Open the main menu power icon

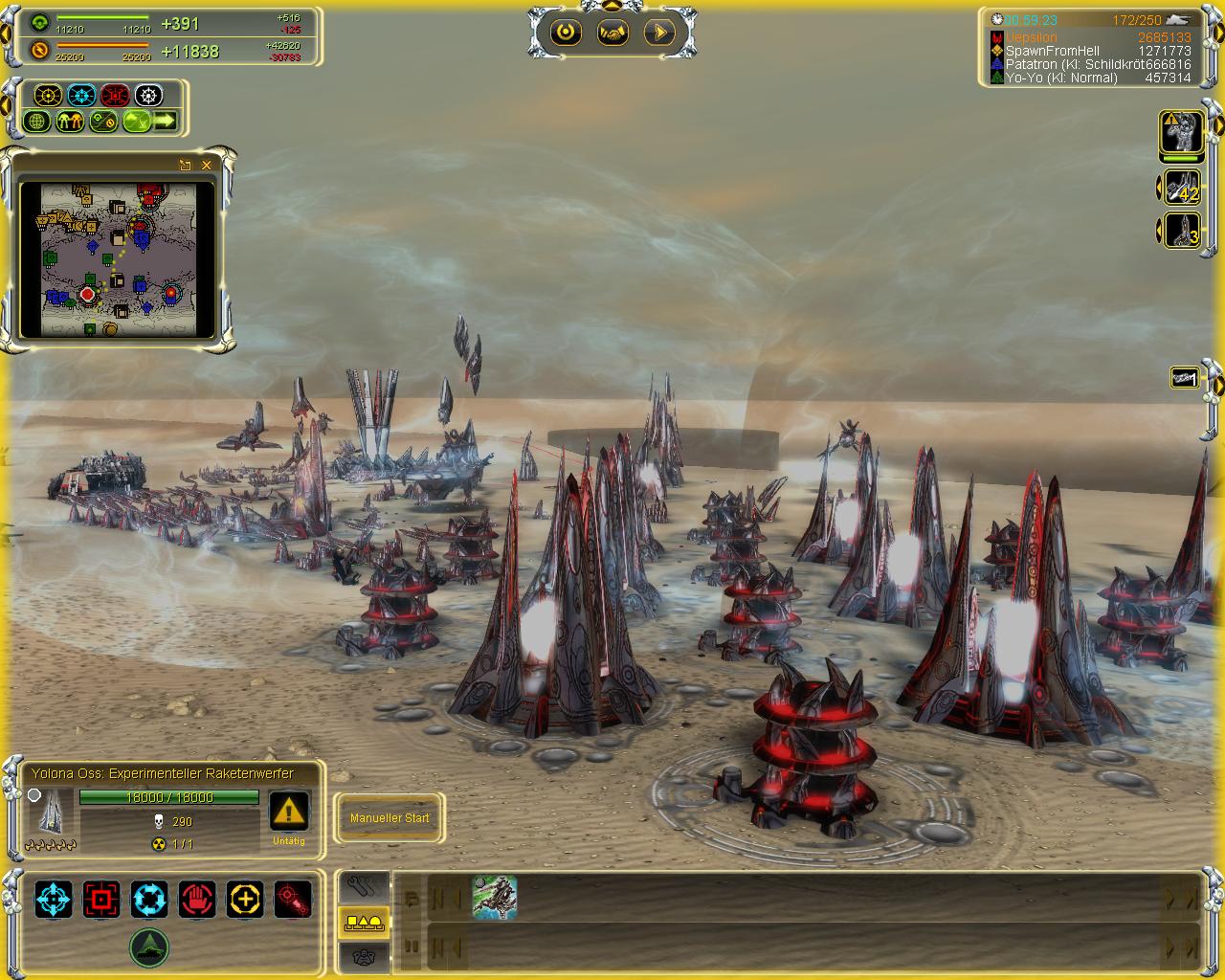[566, 33]
